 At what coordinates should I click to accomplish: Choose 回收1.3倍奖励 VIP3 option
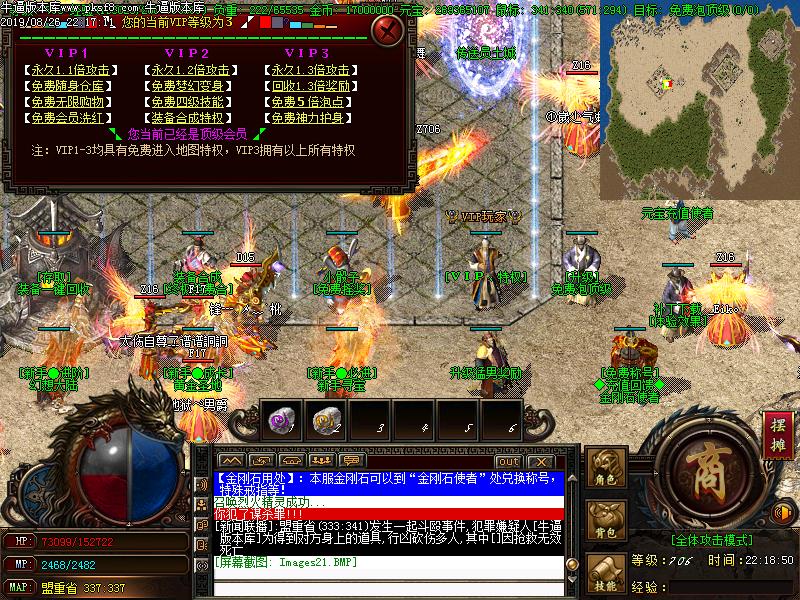point(309,87)
